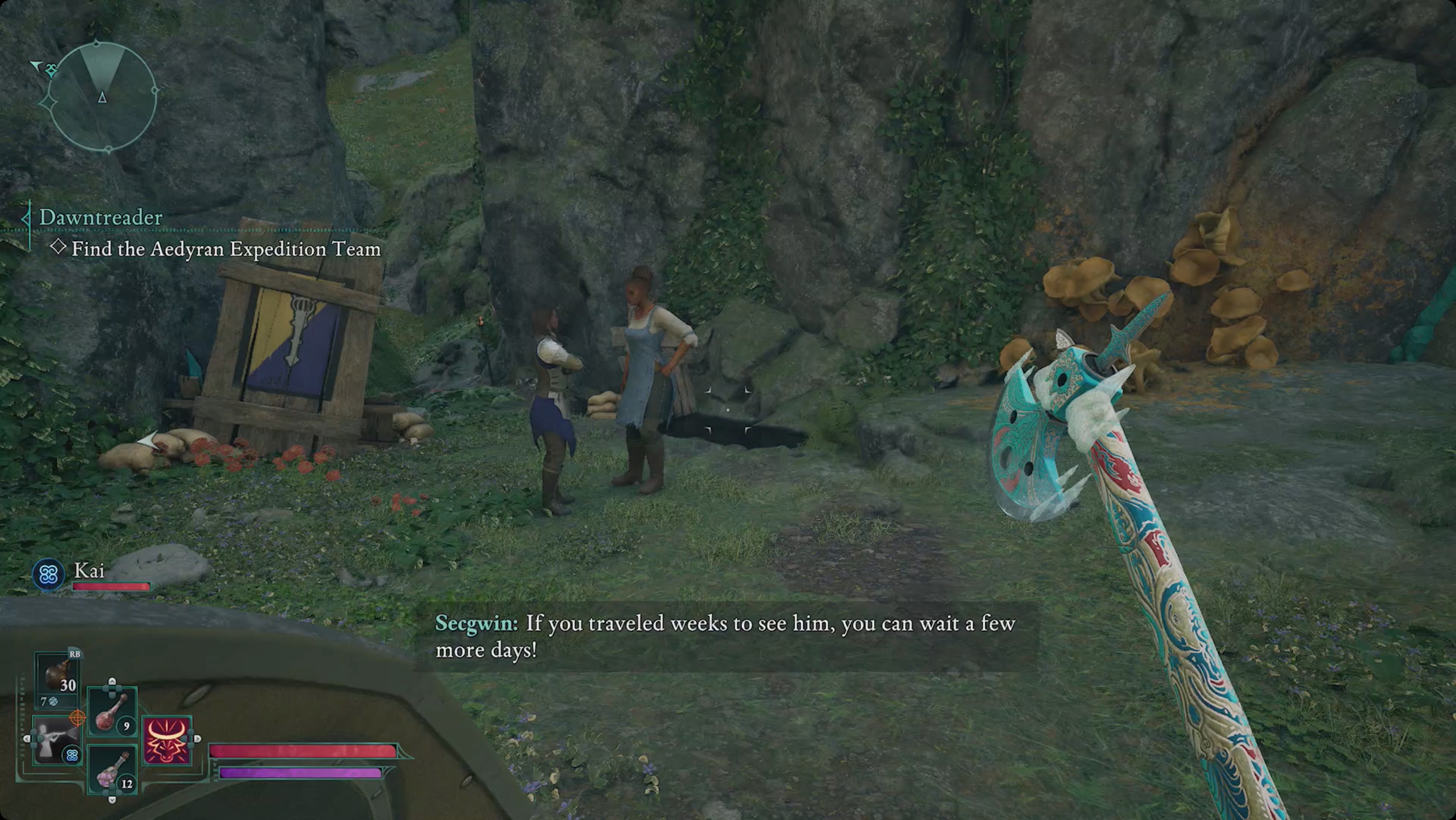Open the Dawntreader quest tracker

pyautogui.click(x=101, y=217)
